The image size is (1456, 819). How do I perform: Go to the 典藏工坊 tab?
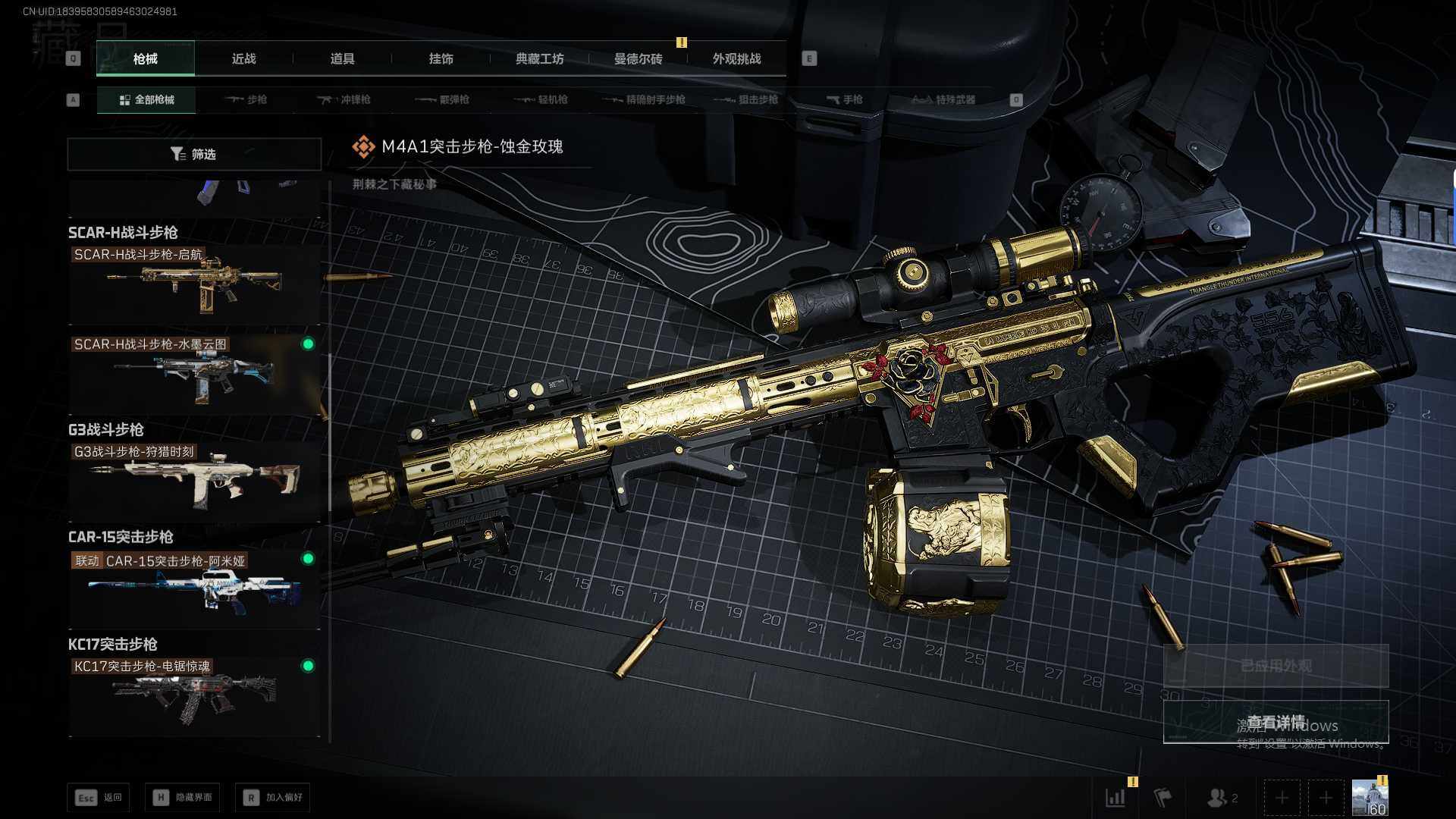tap(539, 59)
